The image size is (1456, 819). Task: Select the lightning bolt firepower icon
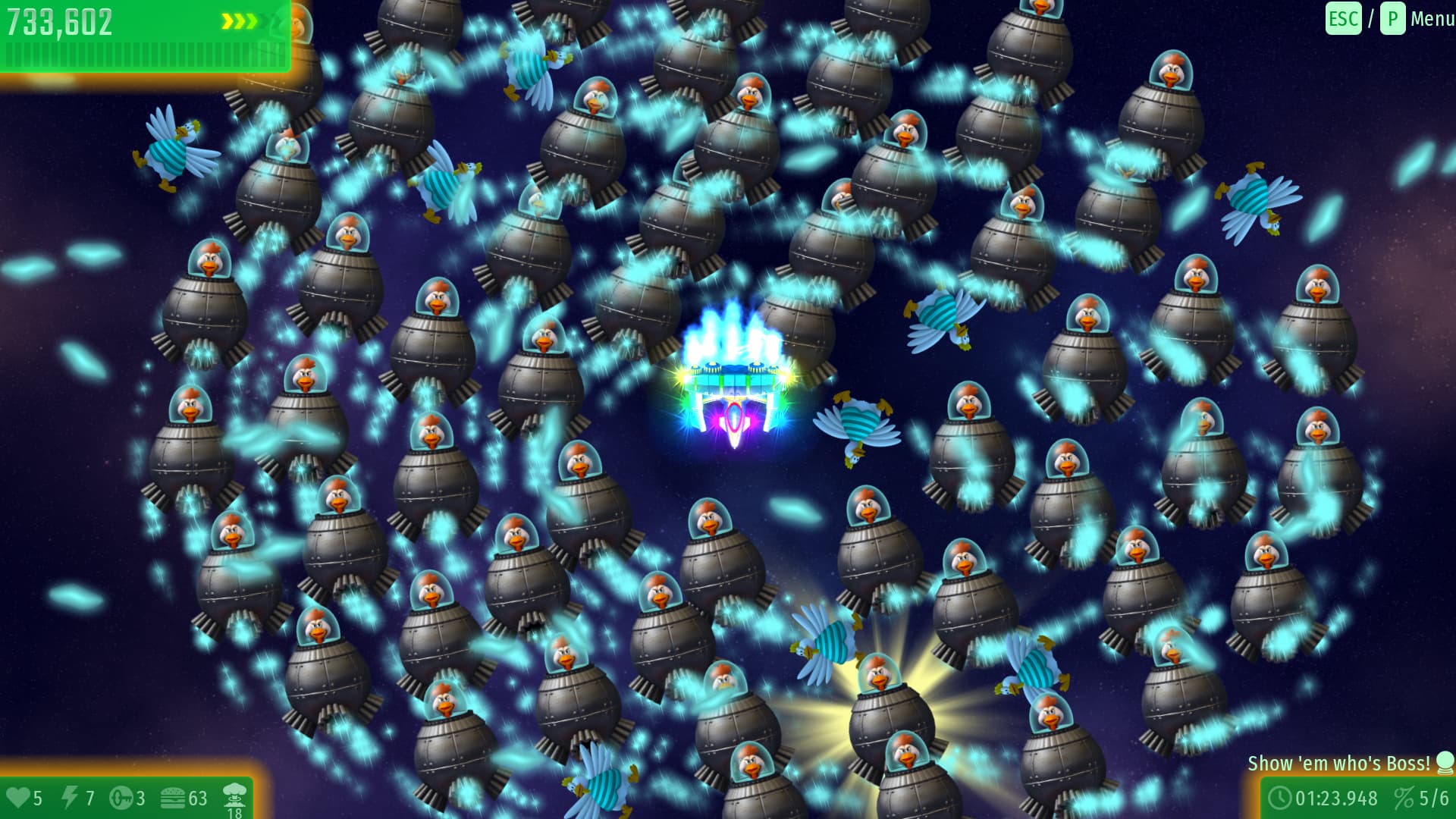[x=71, y=798]
